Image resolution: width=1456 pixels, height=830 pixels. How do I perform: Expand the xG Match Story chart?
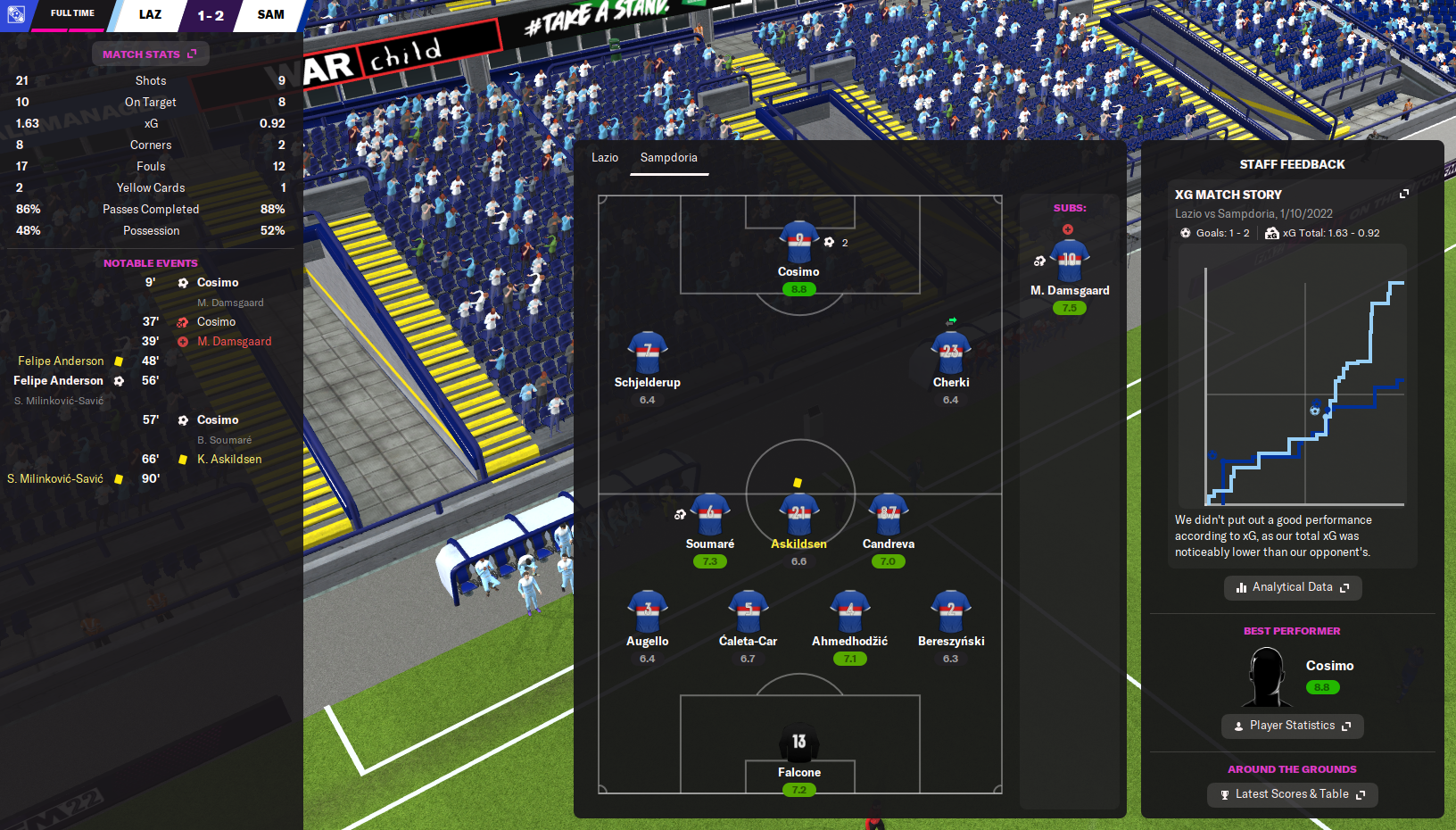click(1403, 194)
